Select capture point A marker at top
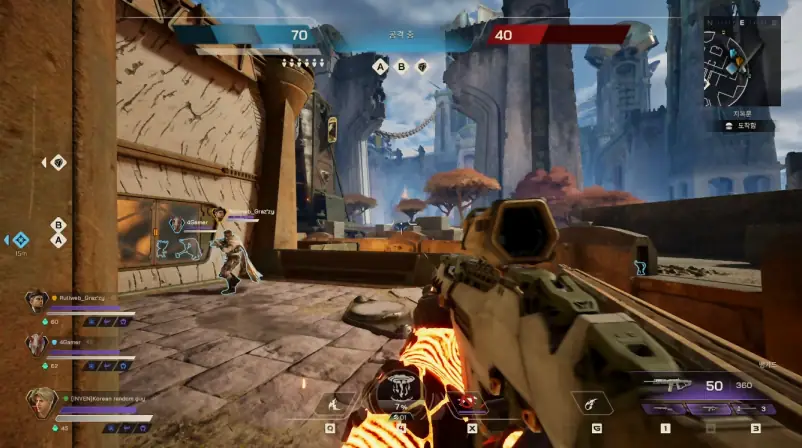 coord(379,67)
